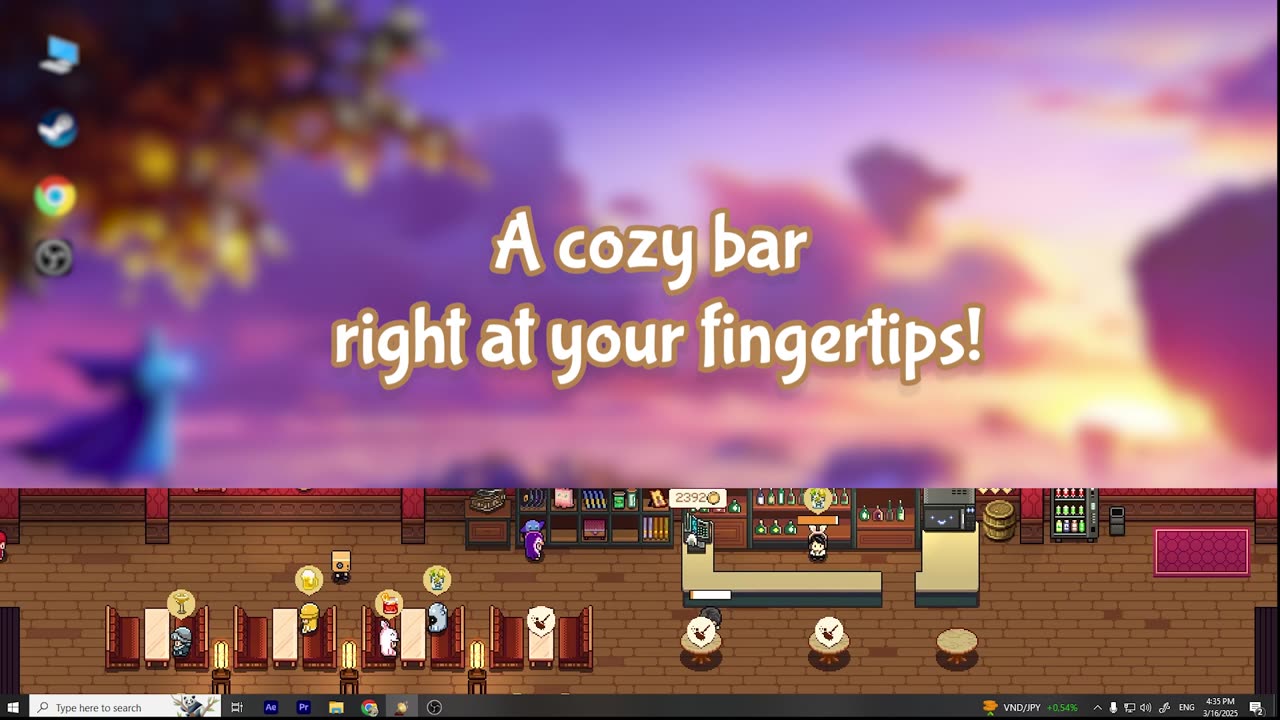
Task: Select the beer mug order bubble
Action: point(309,579)
